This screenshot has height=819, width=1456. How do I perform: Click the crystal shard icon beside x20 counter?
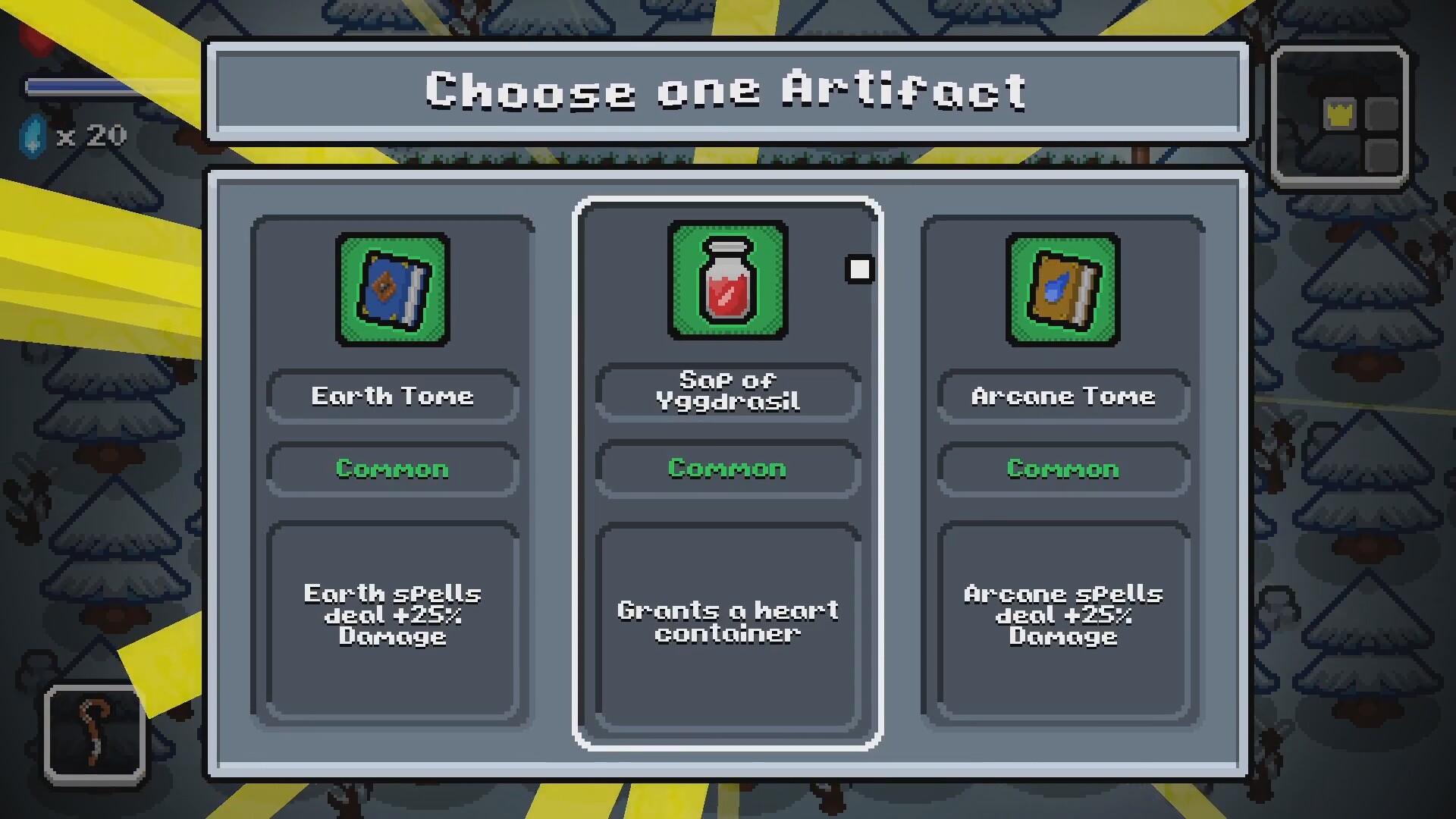tap(32, 136)
